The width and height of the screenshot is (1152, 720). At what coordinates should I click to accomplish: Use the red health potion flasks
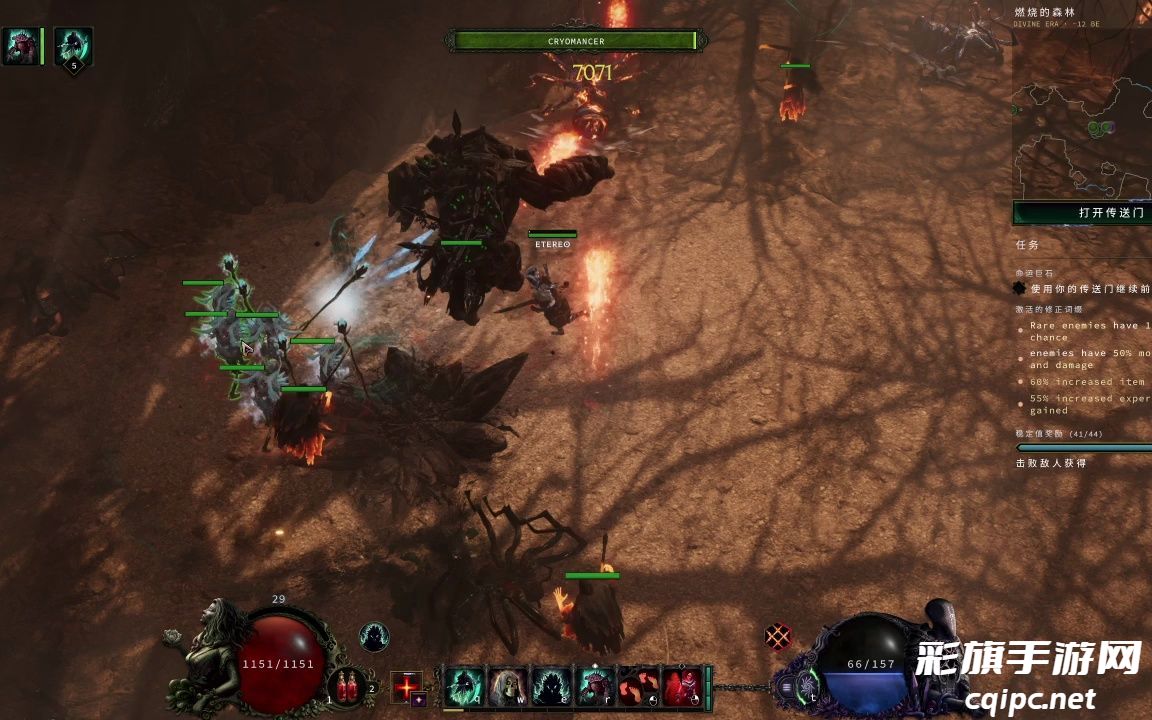(348, 686)
